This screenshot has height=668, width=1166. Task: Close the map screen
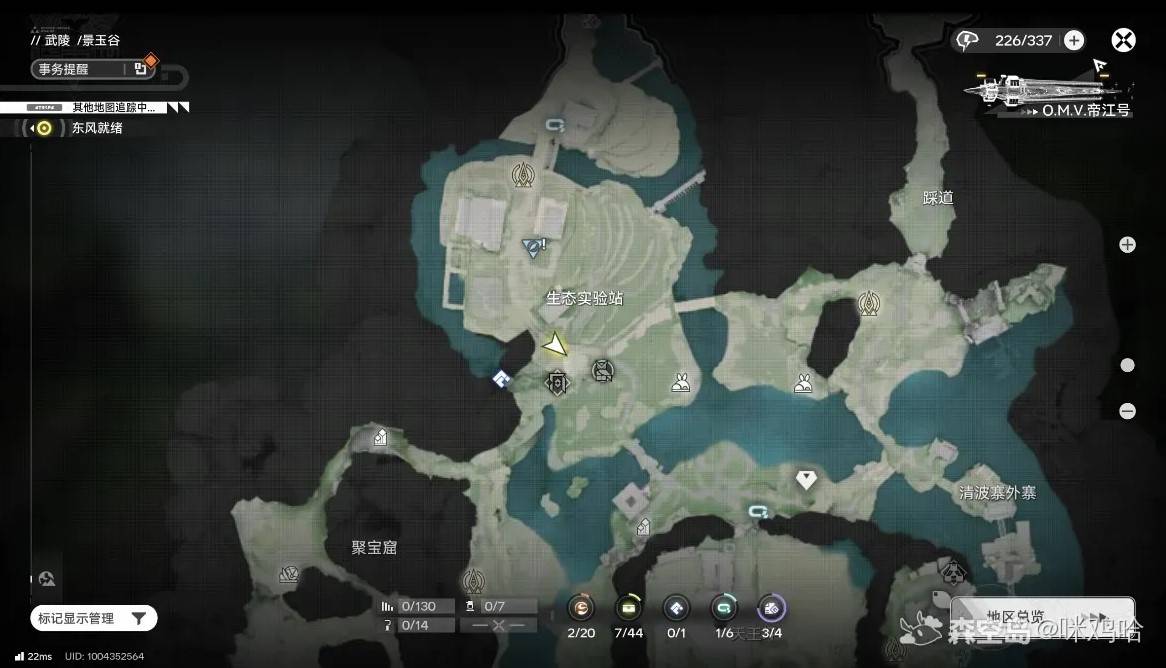coord(1123,41)
